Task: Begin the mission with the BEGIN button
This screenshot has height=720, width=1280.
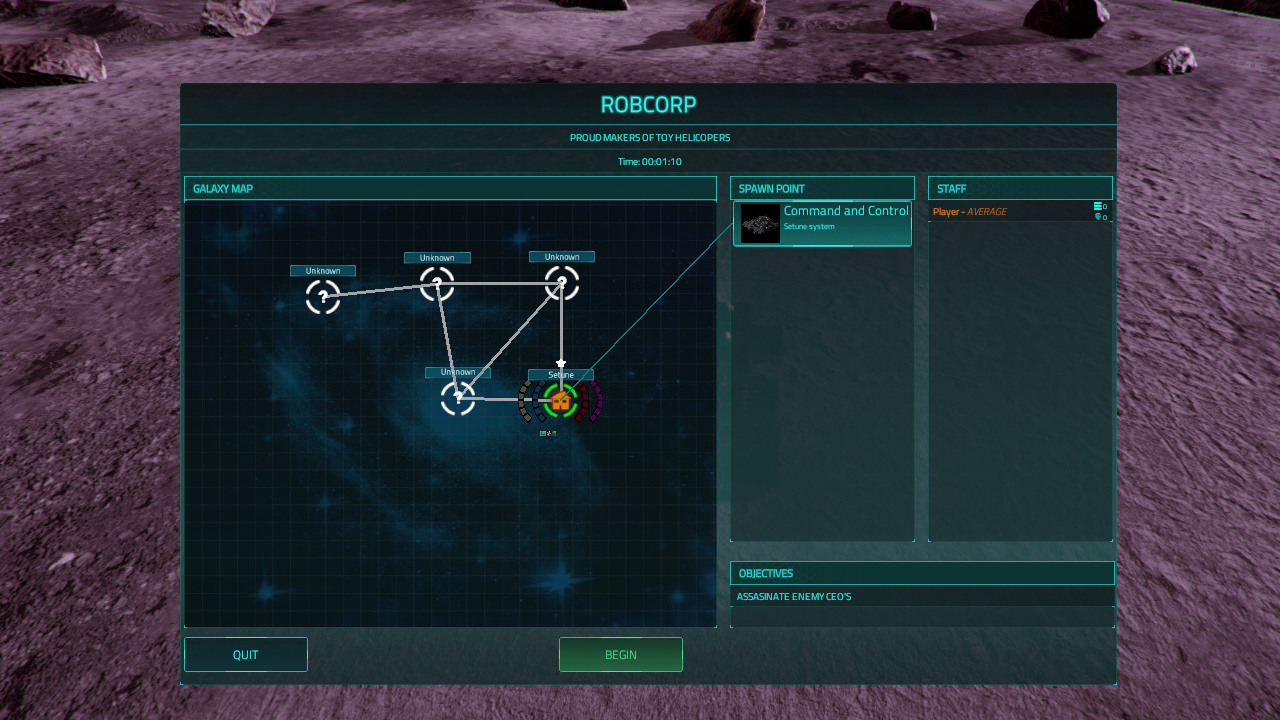Action: coord(620,655)
